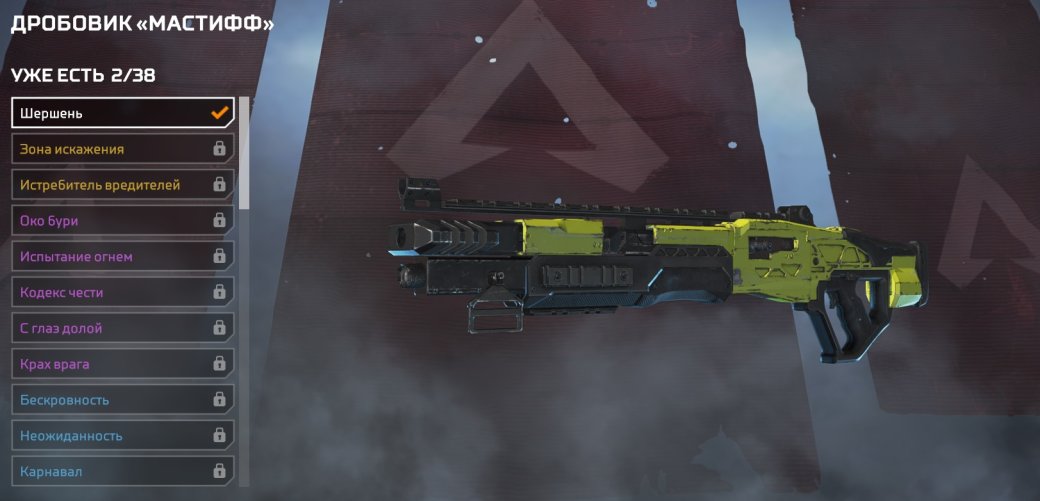Select the Карнавал skin
1040x501 pixels.
[122, 471]
